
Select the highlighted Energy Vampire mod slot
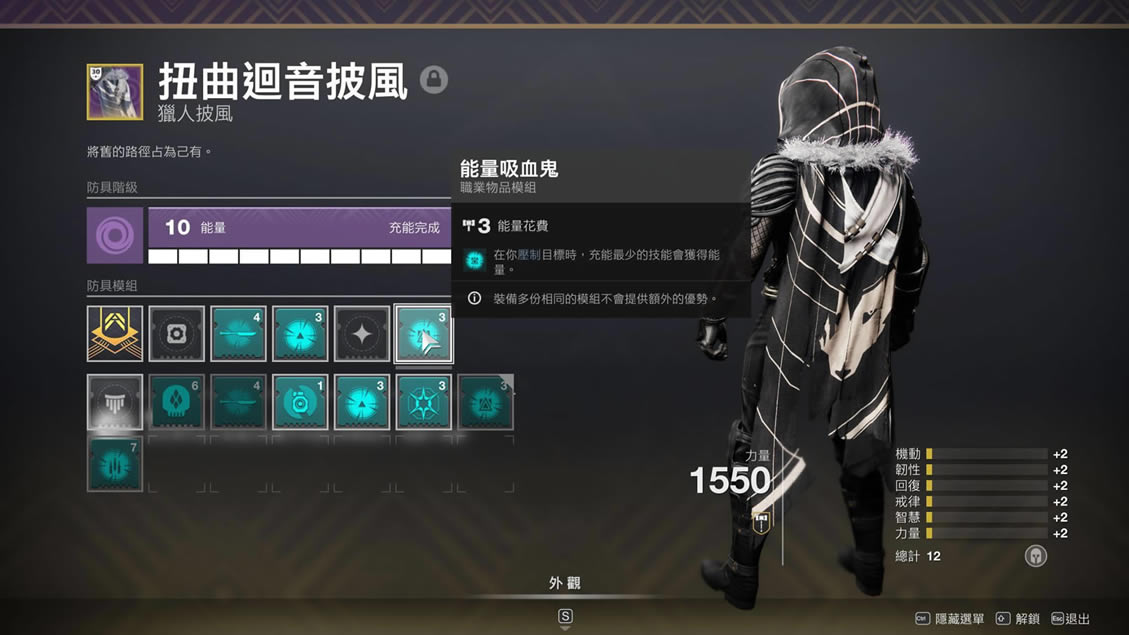coord(423,334)
